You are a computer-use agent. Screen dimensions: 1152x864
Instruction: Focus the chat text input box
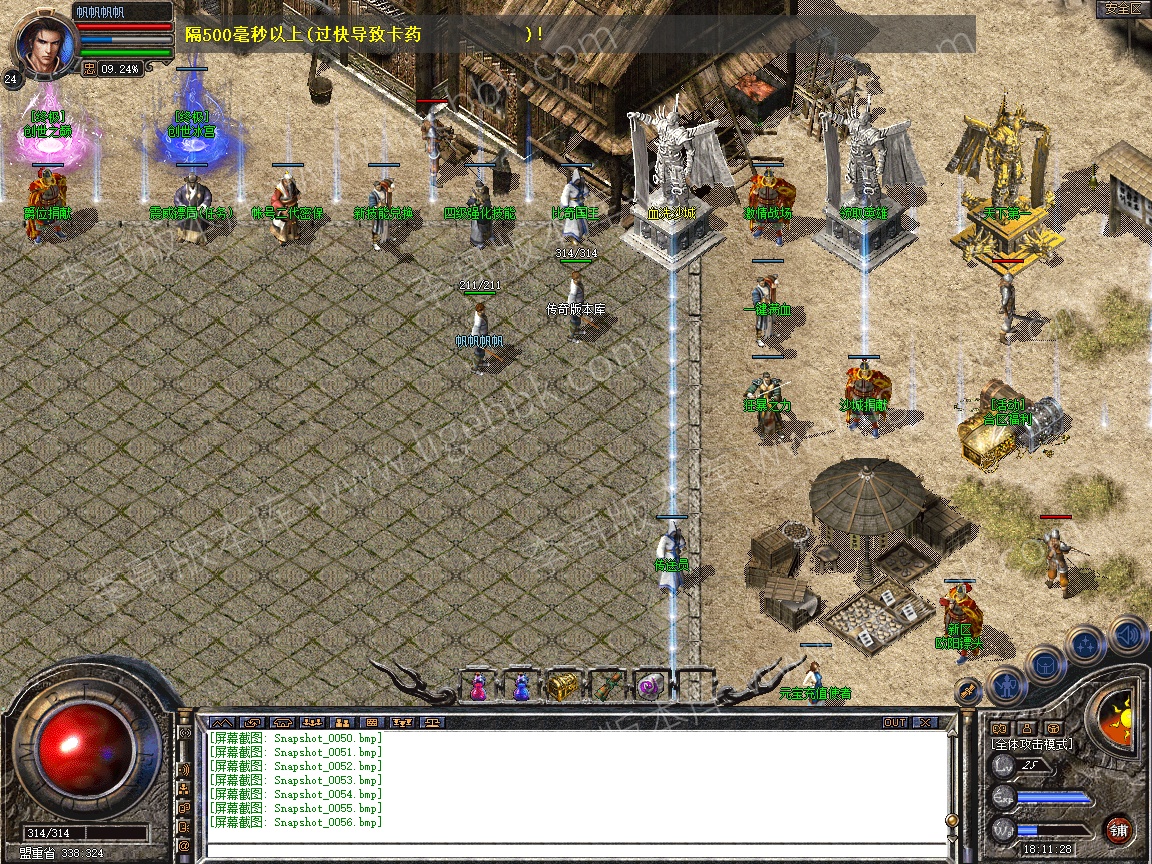(570, 850)
